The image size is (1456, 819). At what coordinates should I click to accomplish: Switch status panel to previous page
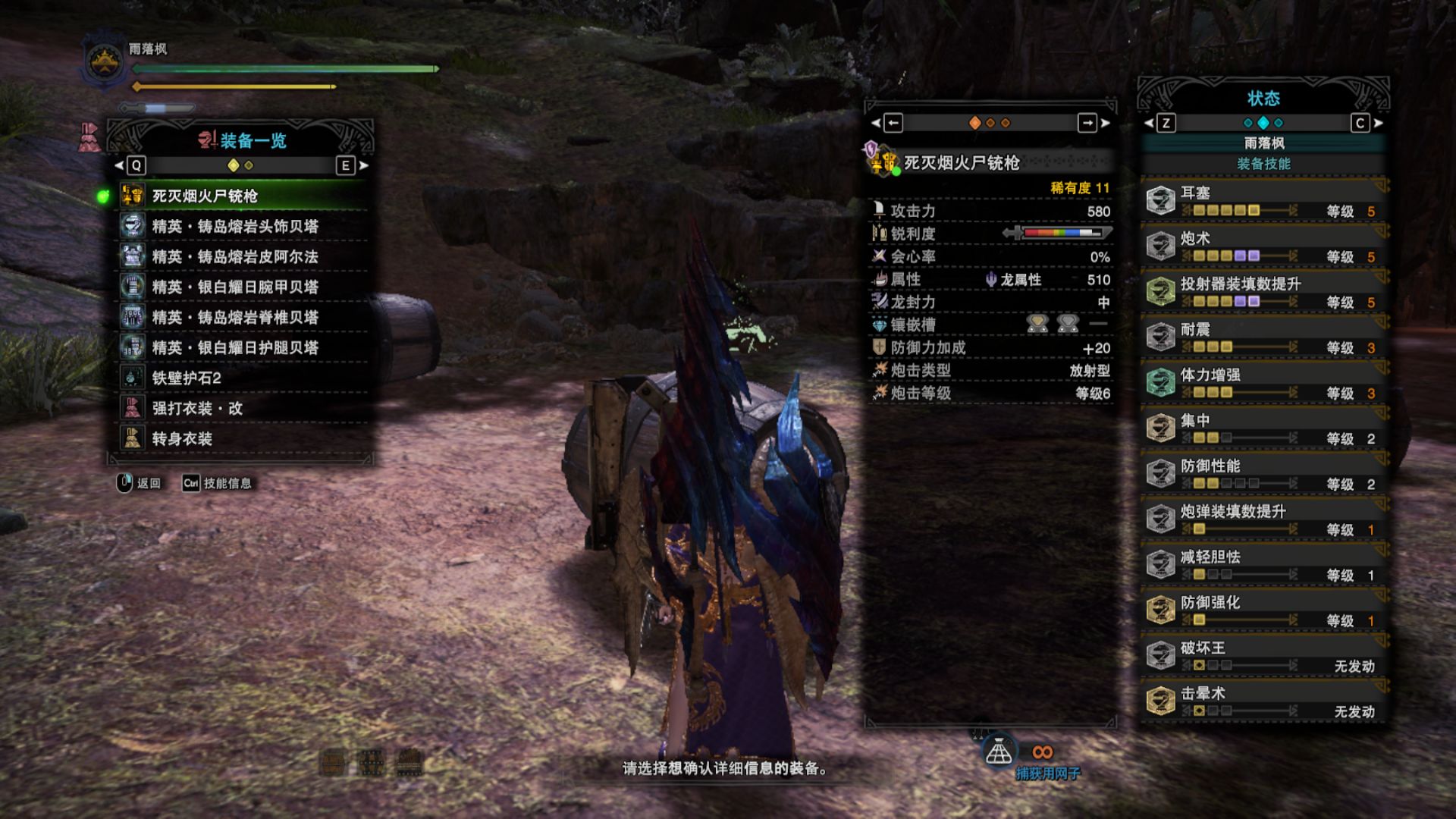(1166, 123)
